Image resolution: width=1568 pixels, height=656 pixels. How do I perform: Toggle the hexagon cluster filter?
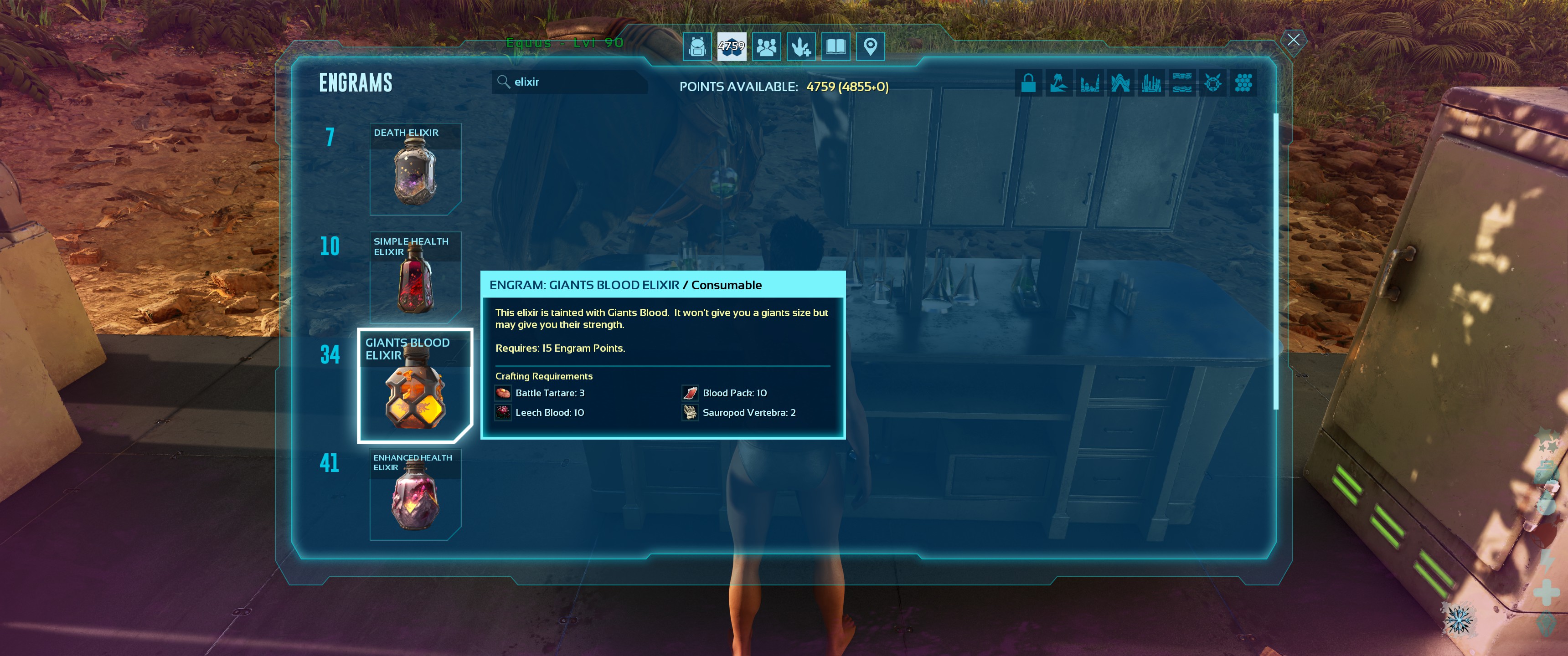(x=1243, y=83)
